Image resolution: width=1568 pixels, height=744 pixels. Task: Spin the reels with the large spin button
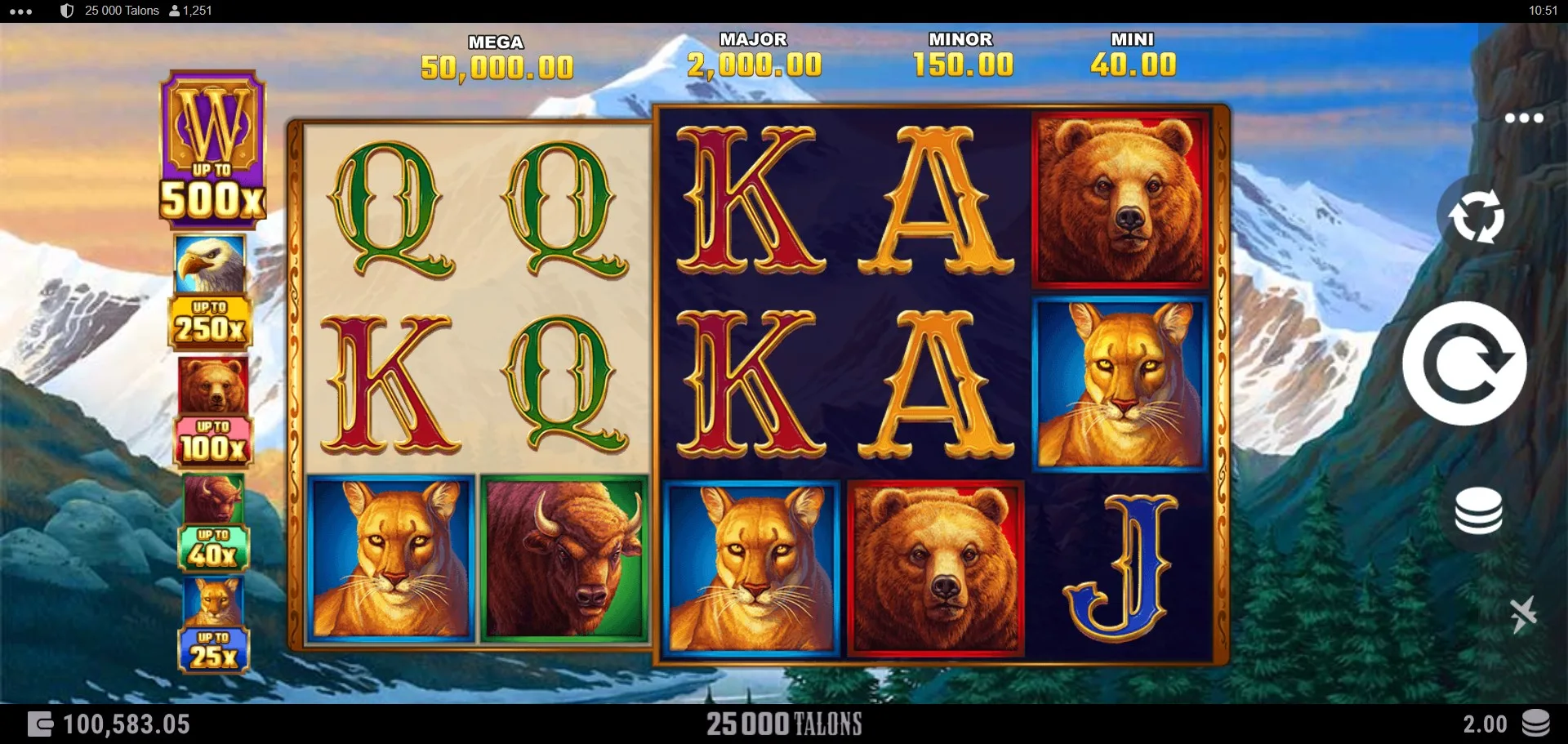pos(1463,363)
